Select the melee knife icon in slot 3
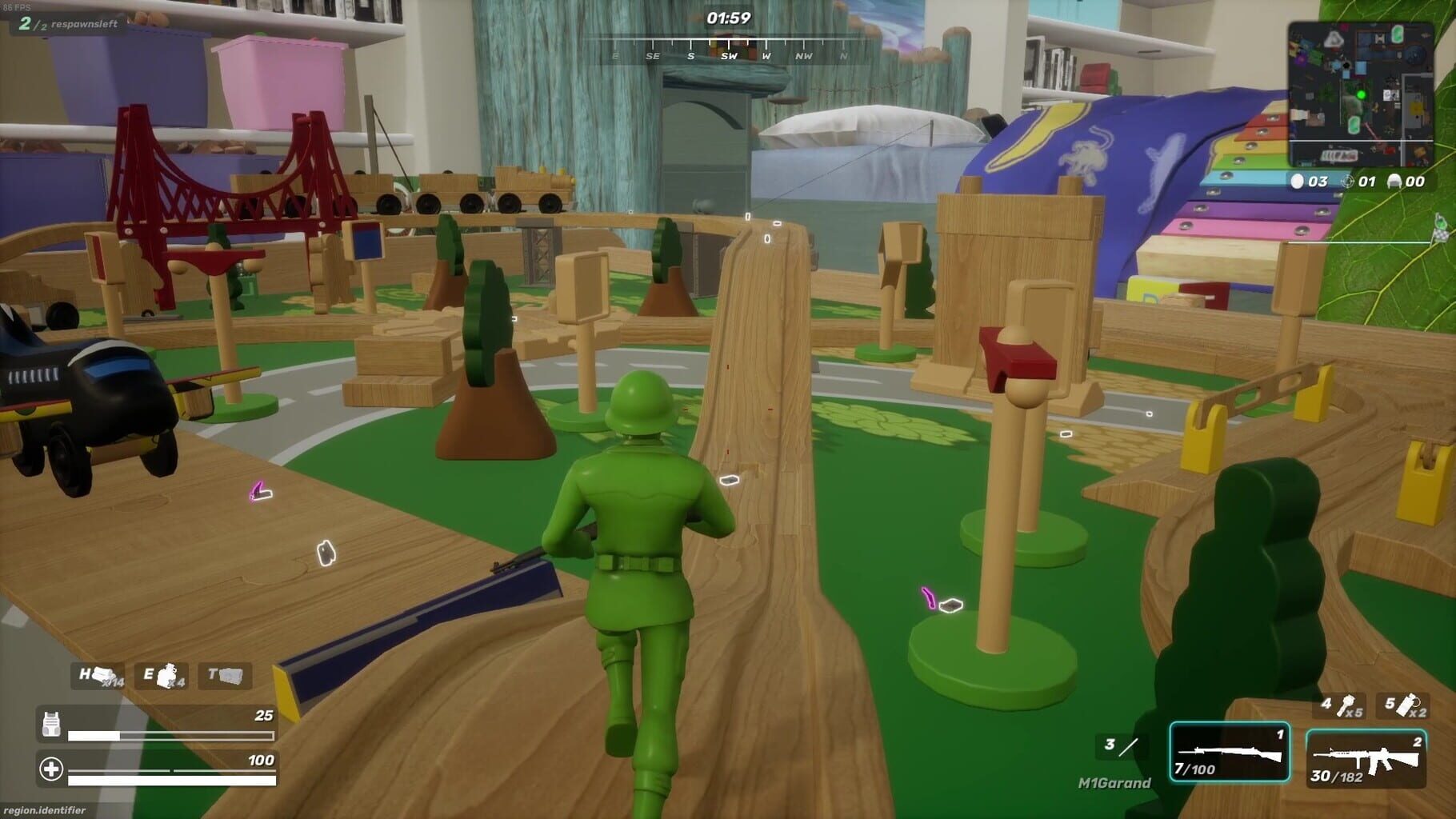 1122,746
